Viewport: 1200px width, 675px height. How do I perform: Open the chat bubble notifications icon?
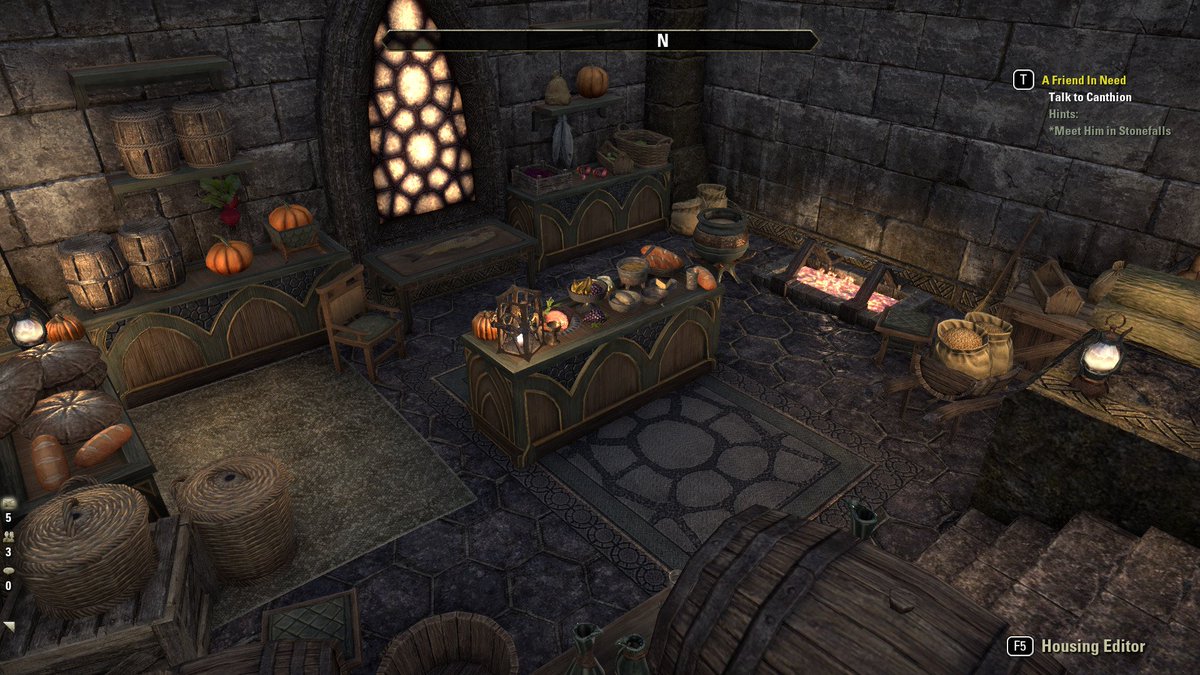[x=9, y=571]
